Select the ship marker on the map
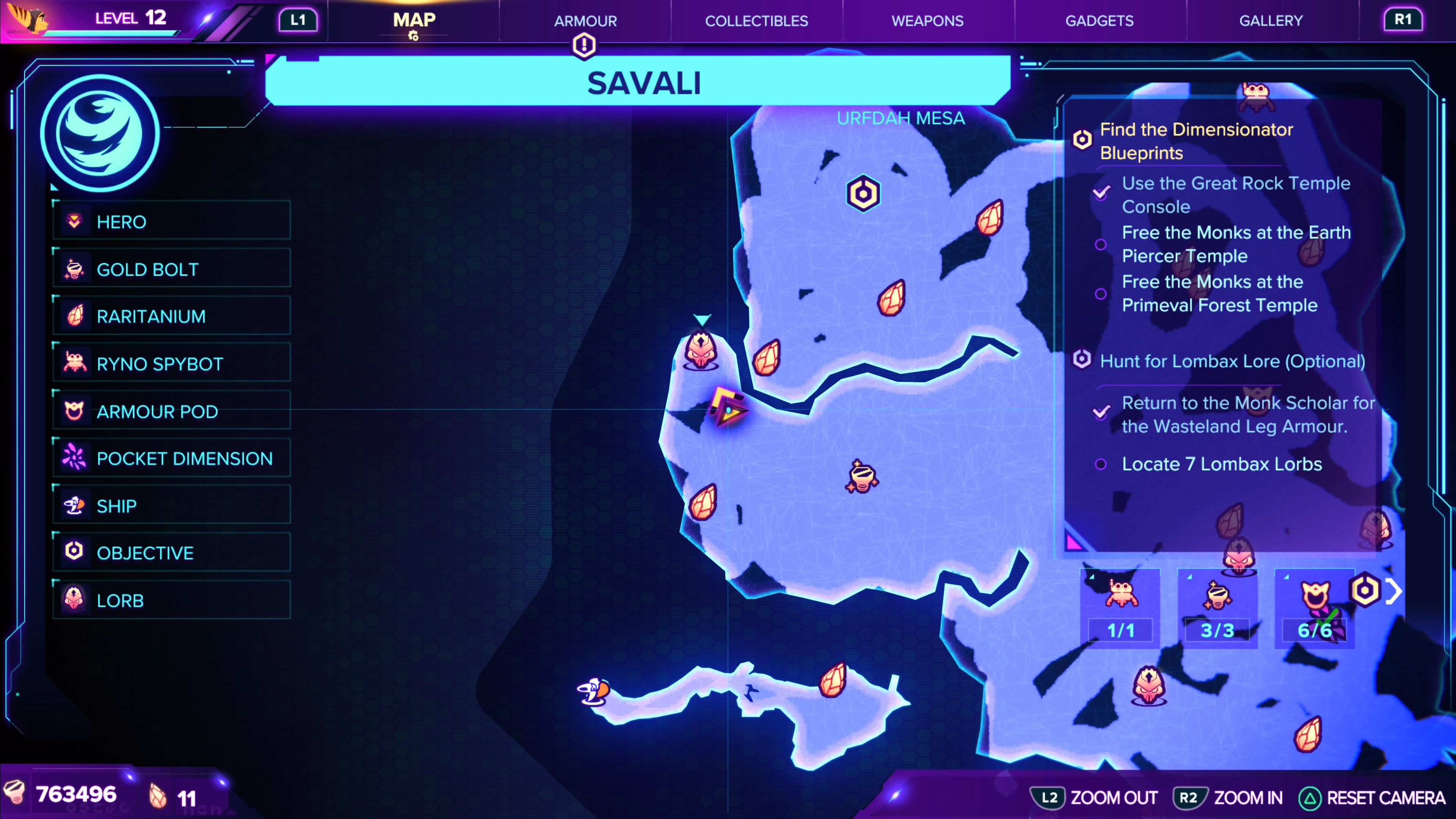The width and height of the screenshot is (1456, 819). click(x=593, y=691)
